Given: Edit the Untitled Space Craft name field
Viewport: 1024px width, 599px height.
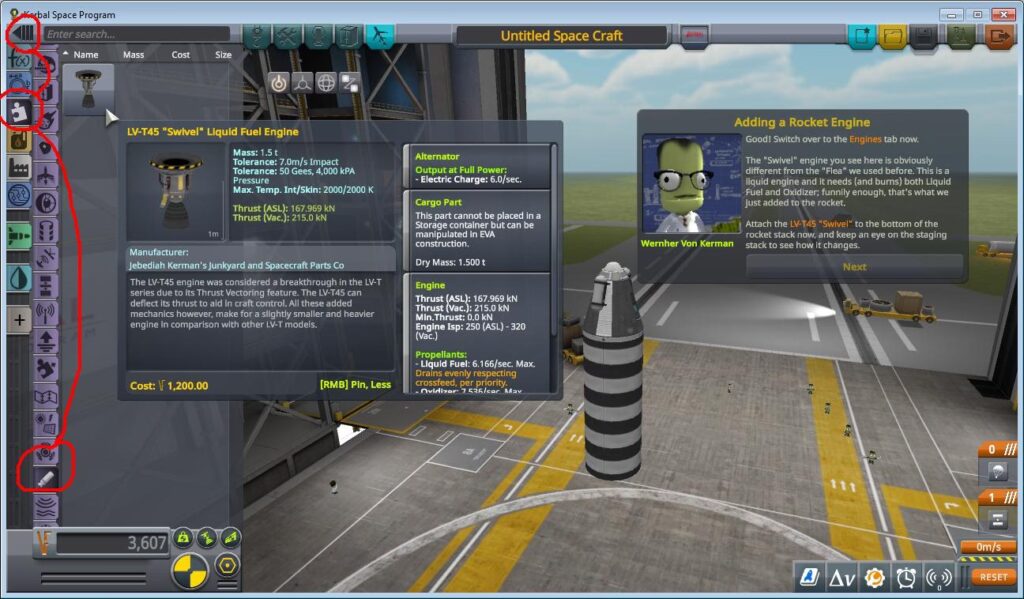Looking at the screenshot, I should (561, 36).
